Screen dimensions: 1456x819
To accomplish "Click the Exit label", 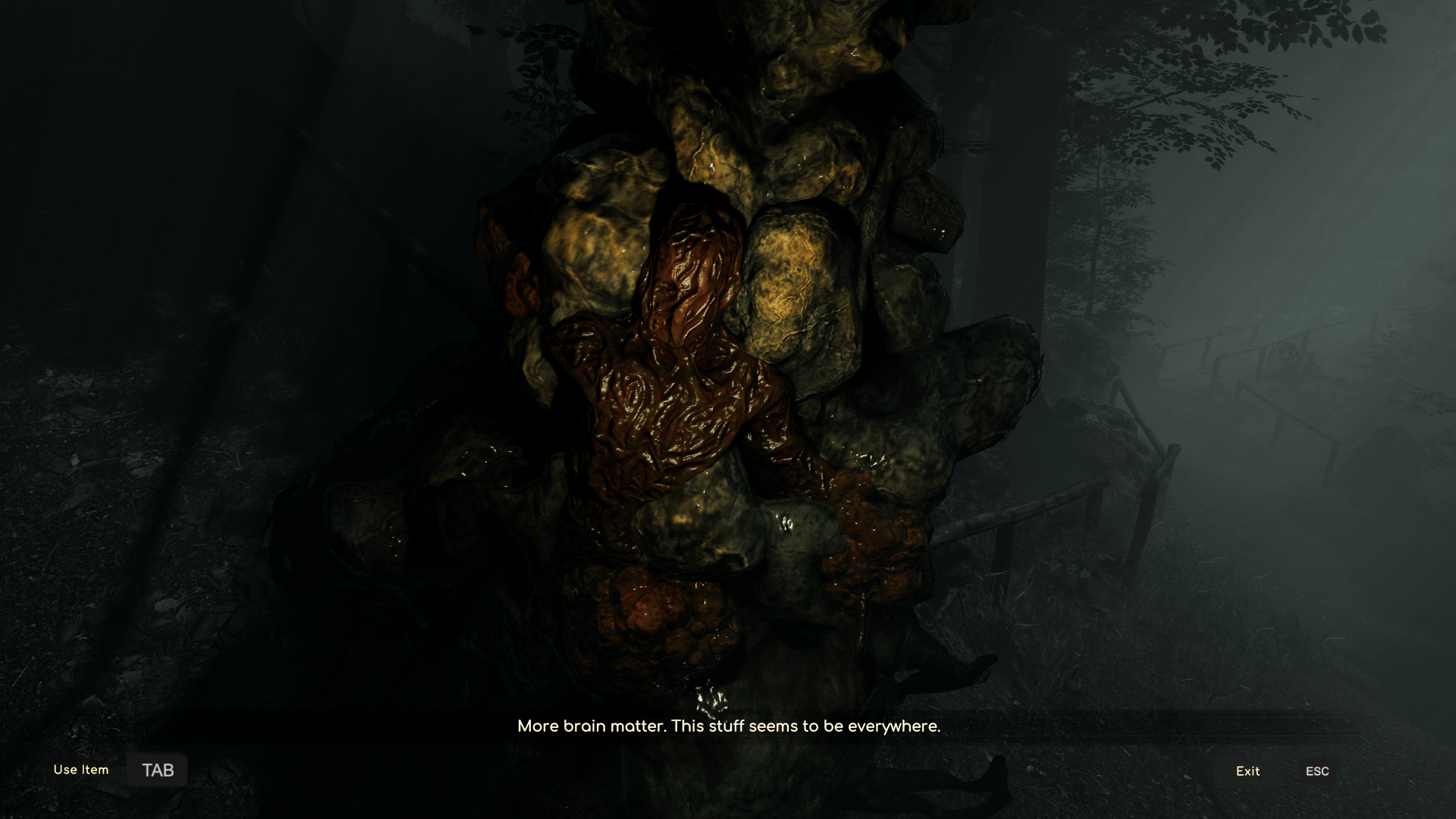I will coord(1247,771).
